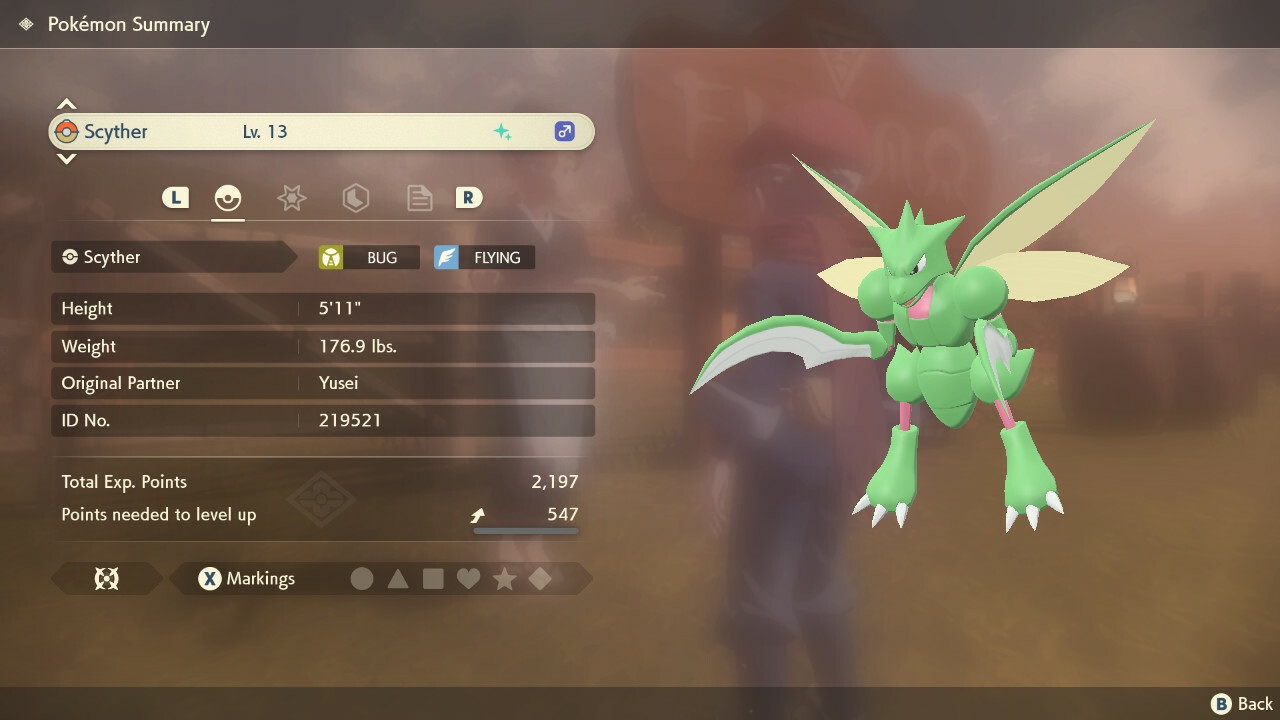Viewport: 1280px width, 720px height.
Task: Open the star-shaped stats tab
Action: 291,198
